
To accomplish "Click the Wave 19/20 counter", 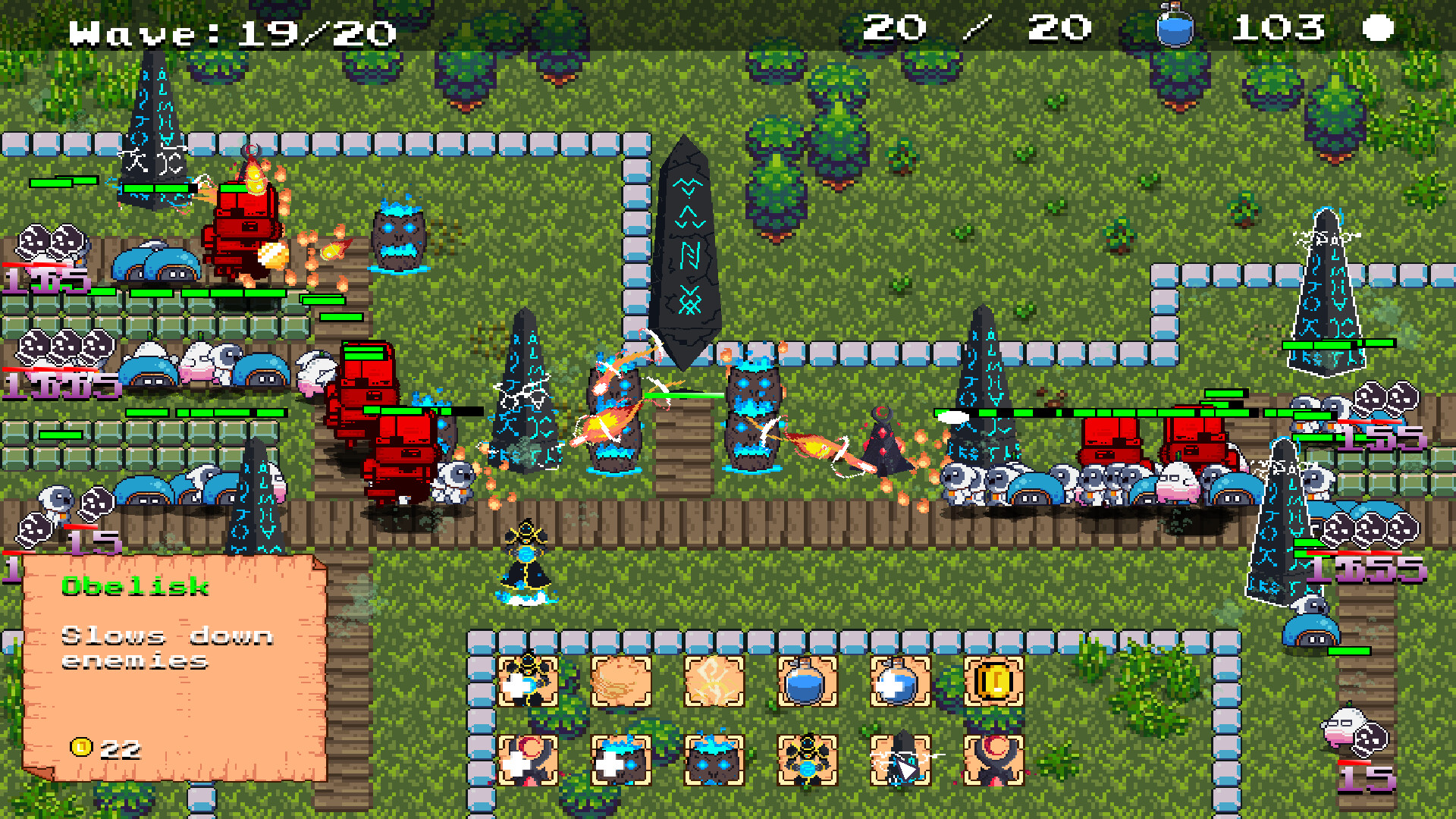I will coord(227,30).
